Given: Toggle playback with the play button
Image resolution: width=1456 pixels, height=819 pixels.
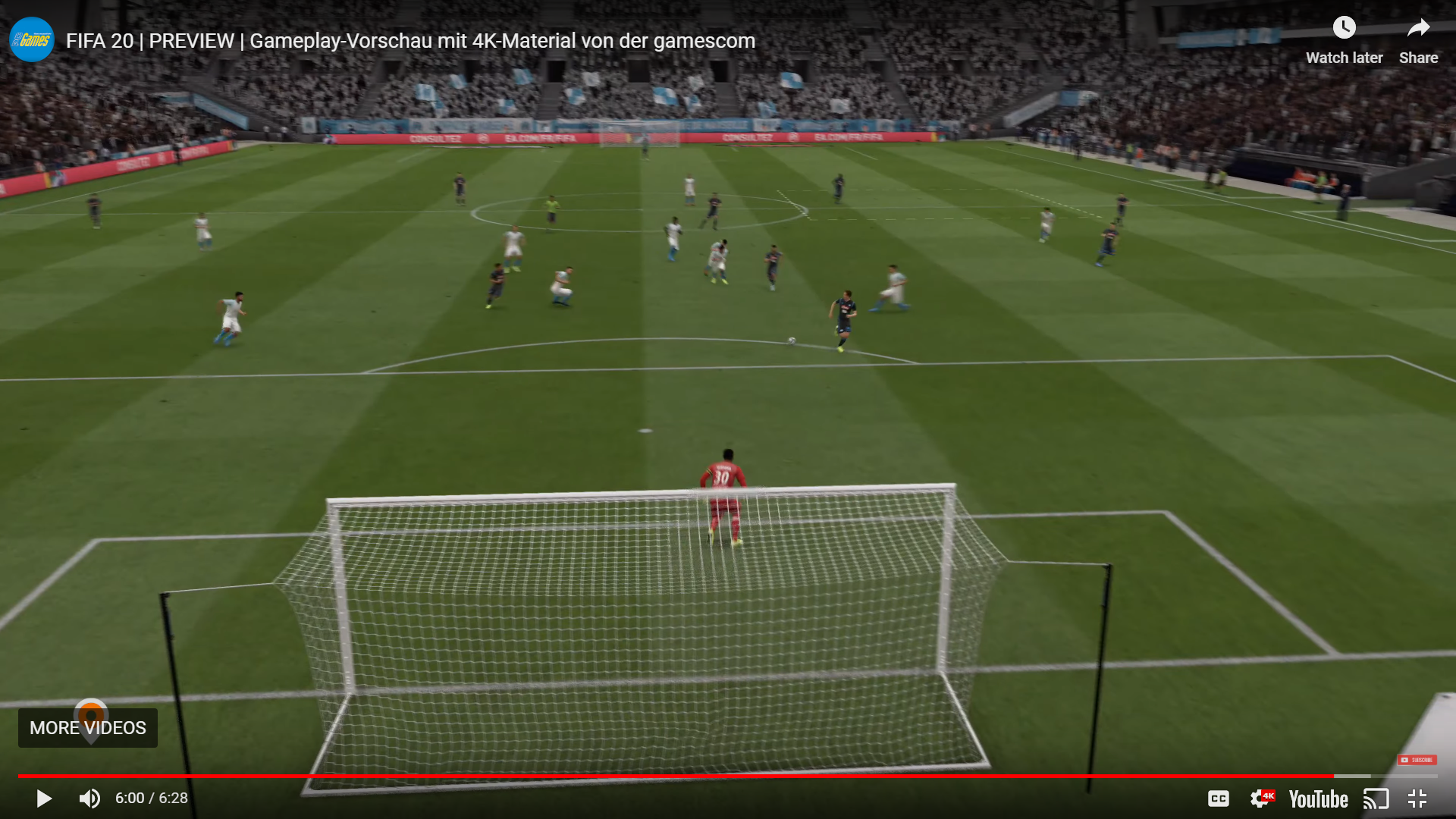Looking at the screenshot, I should 43,799.
